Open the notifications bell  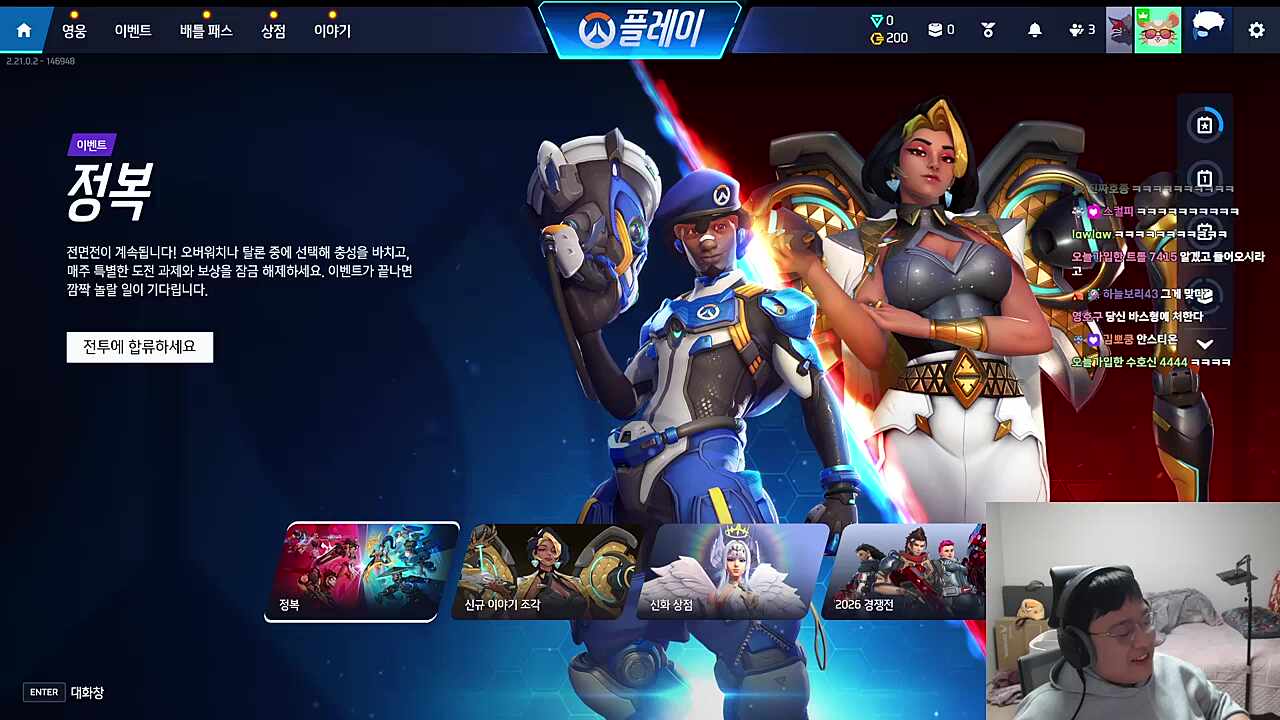pos(1035,29)
